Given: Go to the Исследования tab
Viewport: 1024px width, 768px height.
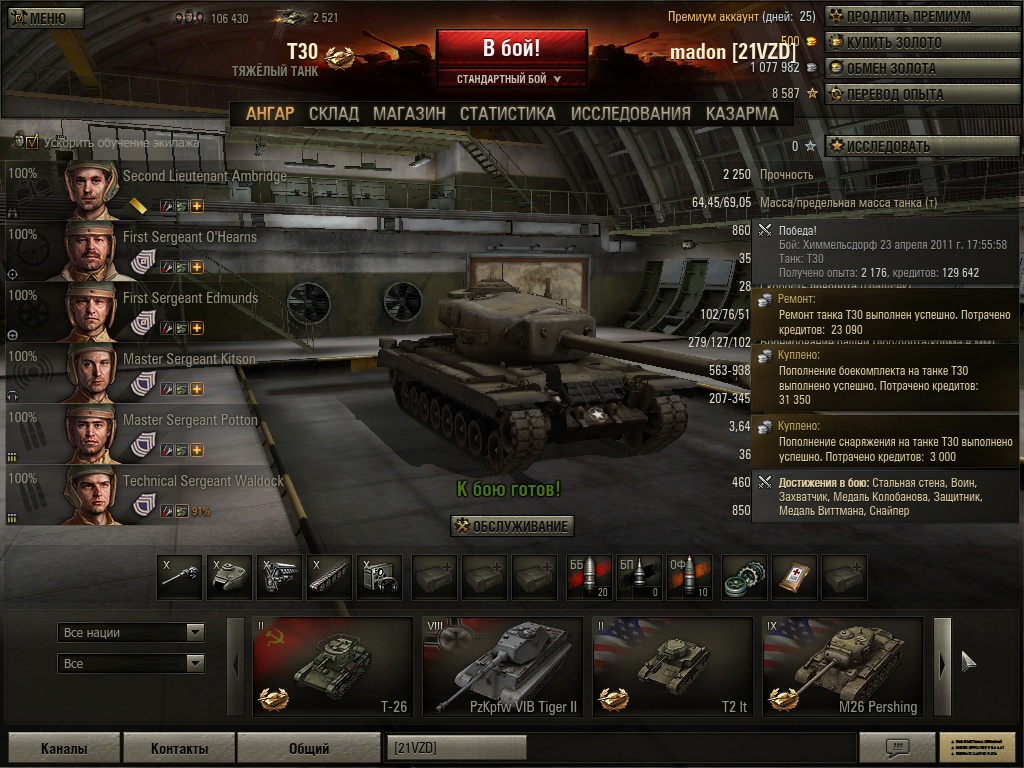Looking at the screenshot, I should coord(630,114).
